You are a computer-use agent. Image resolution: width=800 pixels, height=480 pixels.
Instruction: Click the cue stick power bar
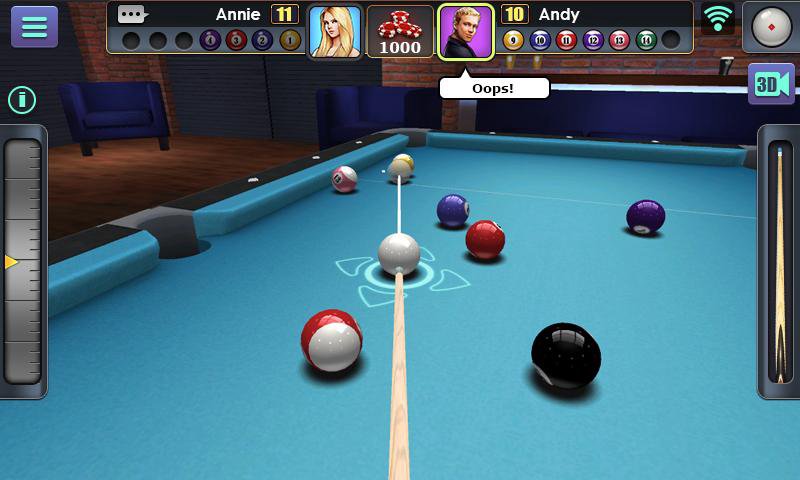pyautogui.click(x=779, y=262)
